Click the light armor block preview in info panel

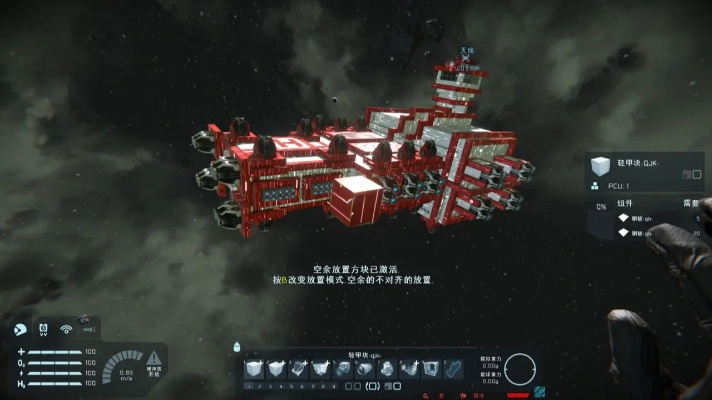coord(600,165)
